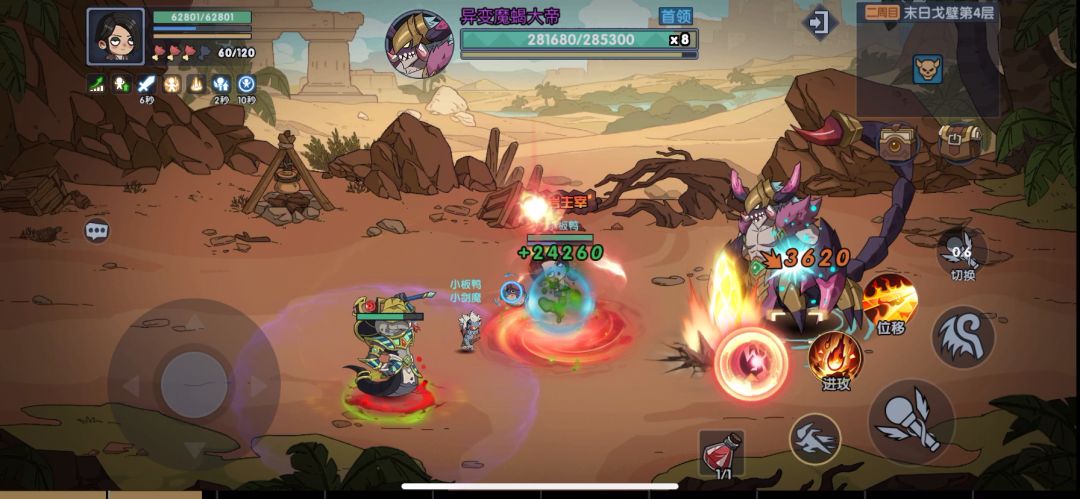Select the boss skull marker on minimap
The height and width of the screenshot is (499, 1080).
point(927,68)
